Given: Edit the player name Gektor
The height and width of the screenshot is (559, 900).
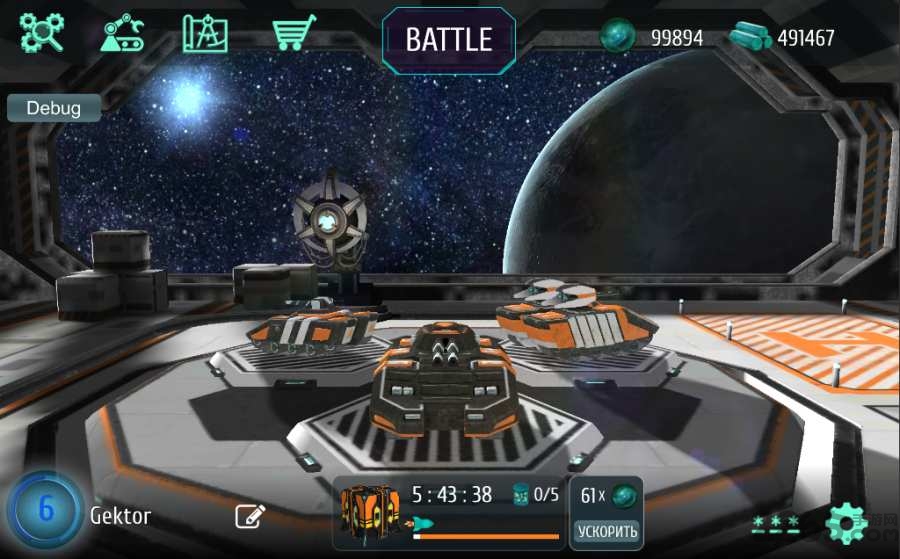Looking at the screenshot, I should tap(249, 516).
